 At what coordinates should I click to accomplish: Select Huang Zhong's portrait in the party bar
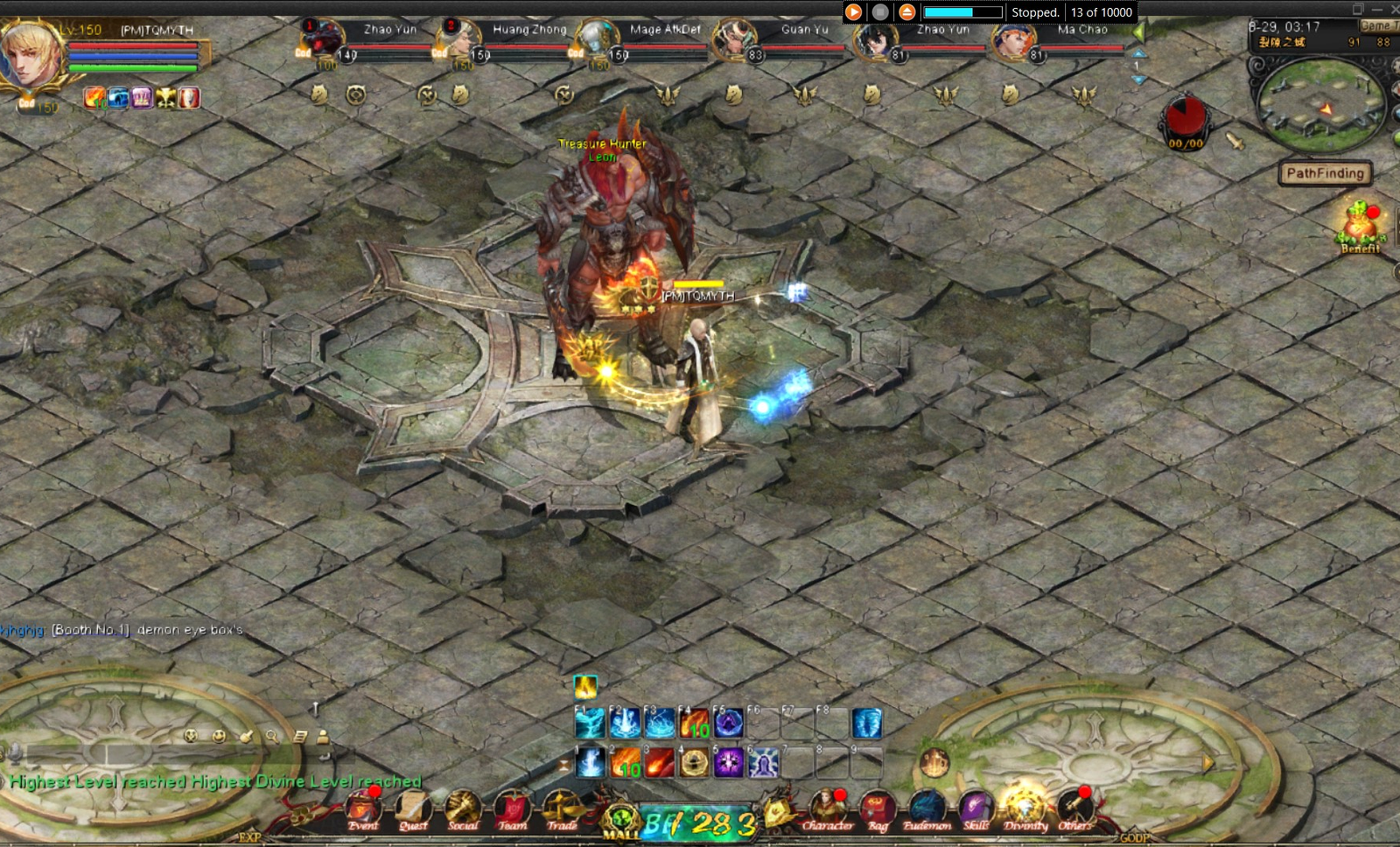click(x=458, y=40)
